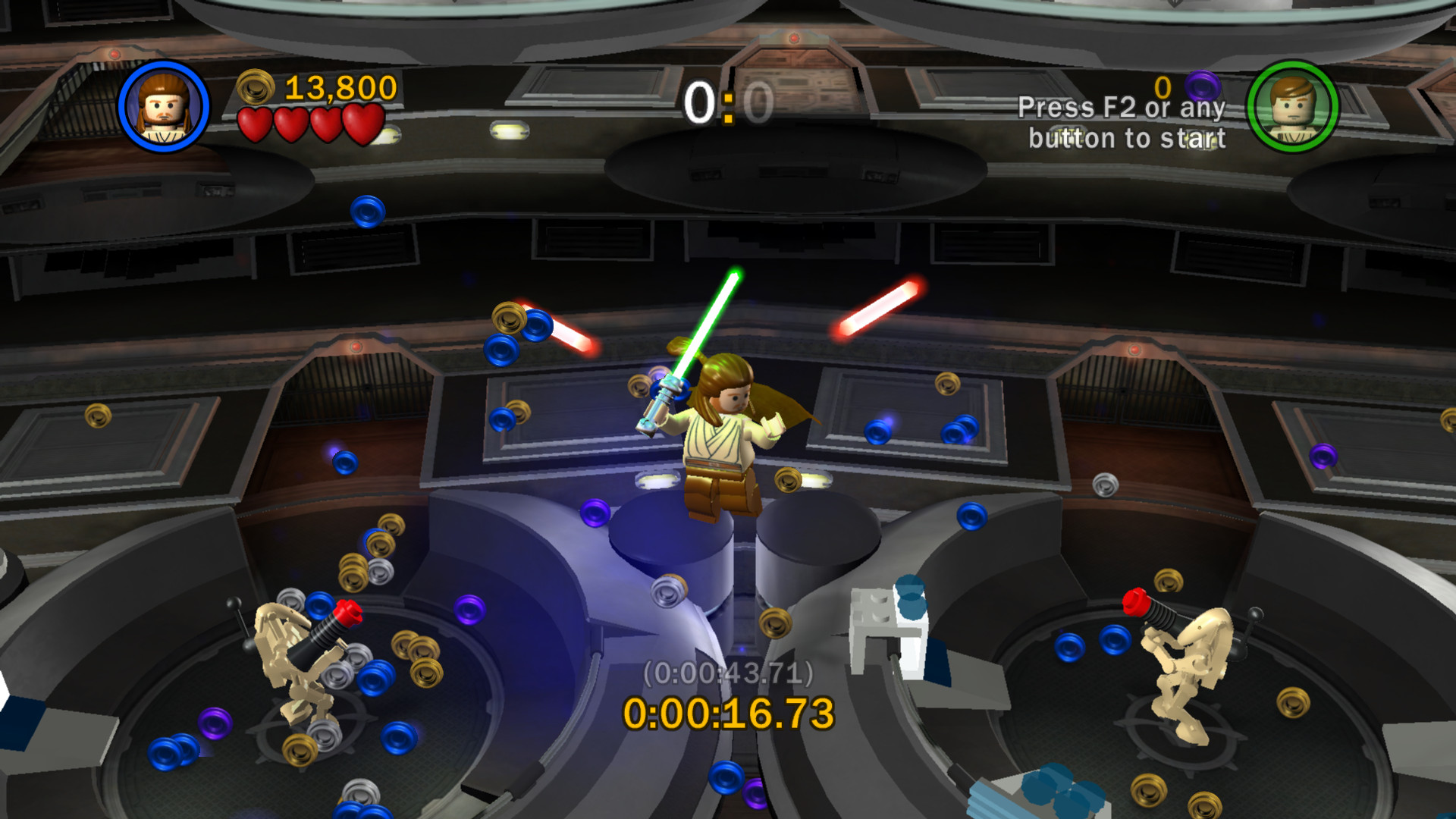Screen dimensions: 1456x819
Task: Click the gold 0:00:16.73 timer
Action: 728,713
